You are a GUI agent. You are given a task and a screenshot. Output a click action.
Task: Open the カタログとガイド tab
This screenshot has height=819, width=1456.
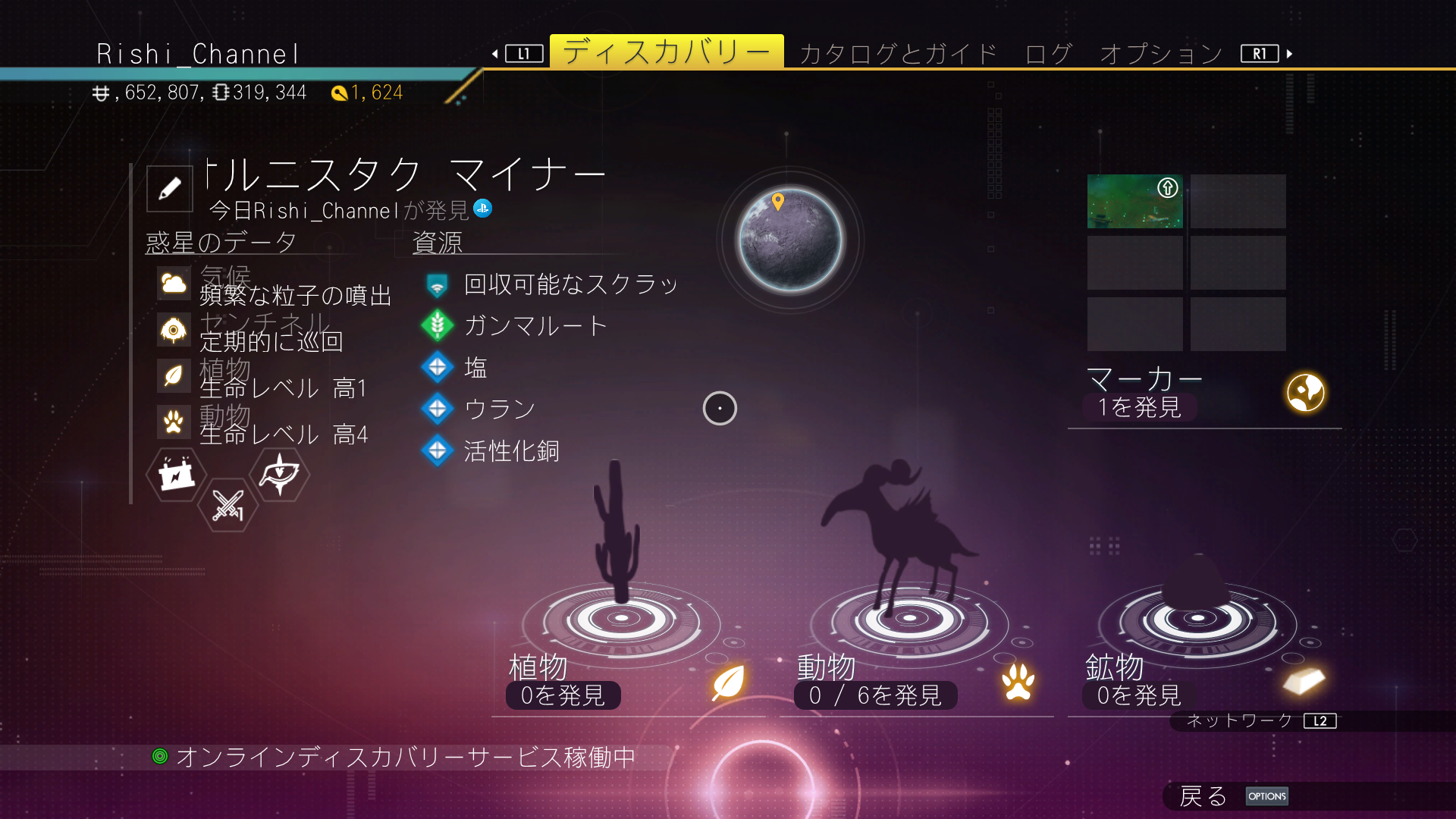[898, 54]
